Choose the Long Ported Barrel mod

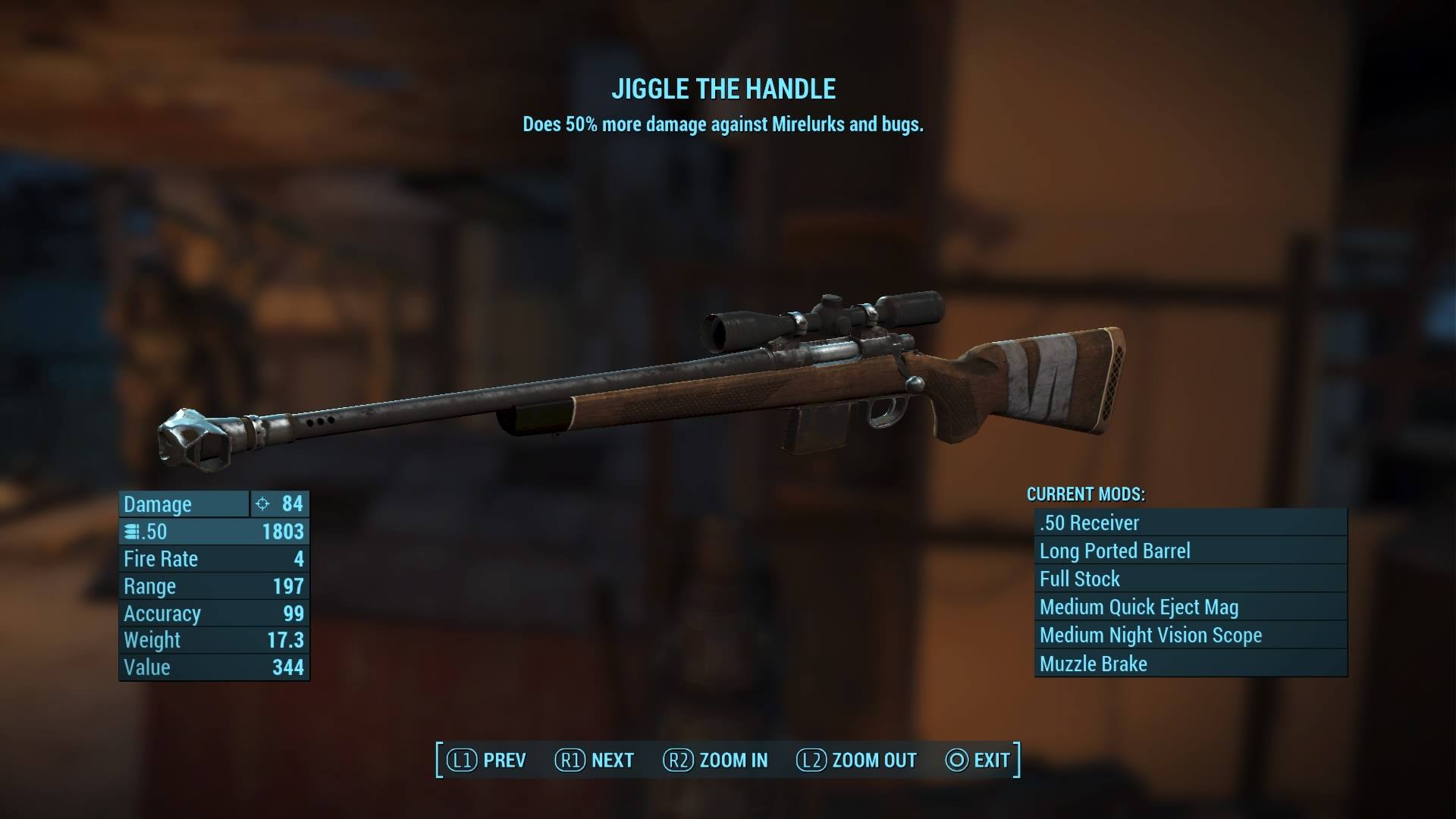(x=1189, y=551)
